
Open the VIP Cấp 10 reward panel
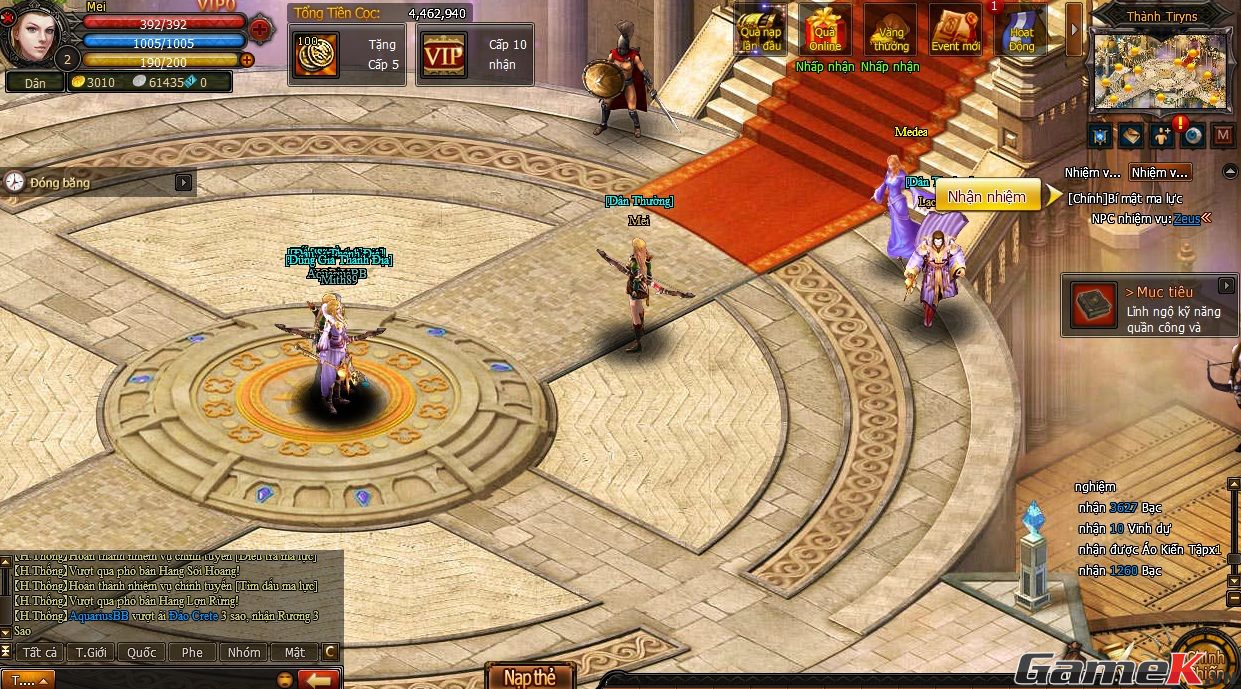[x=474, y=55]
